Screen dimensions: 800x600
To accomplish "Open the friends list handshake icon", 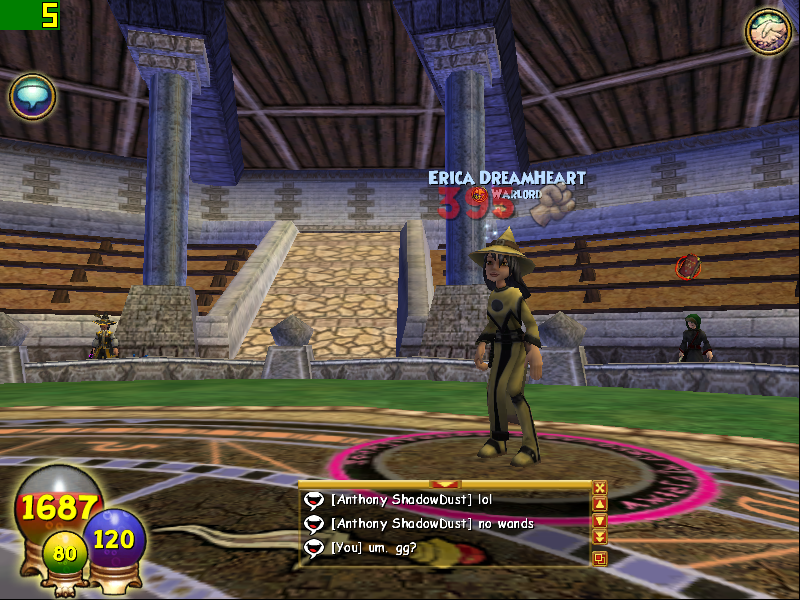I will 765,31.
